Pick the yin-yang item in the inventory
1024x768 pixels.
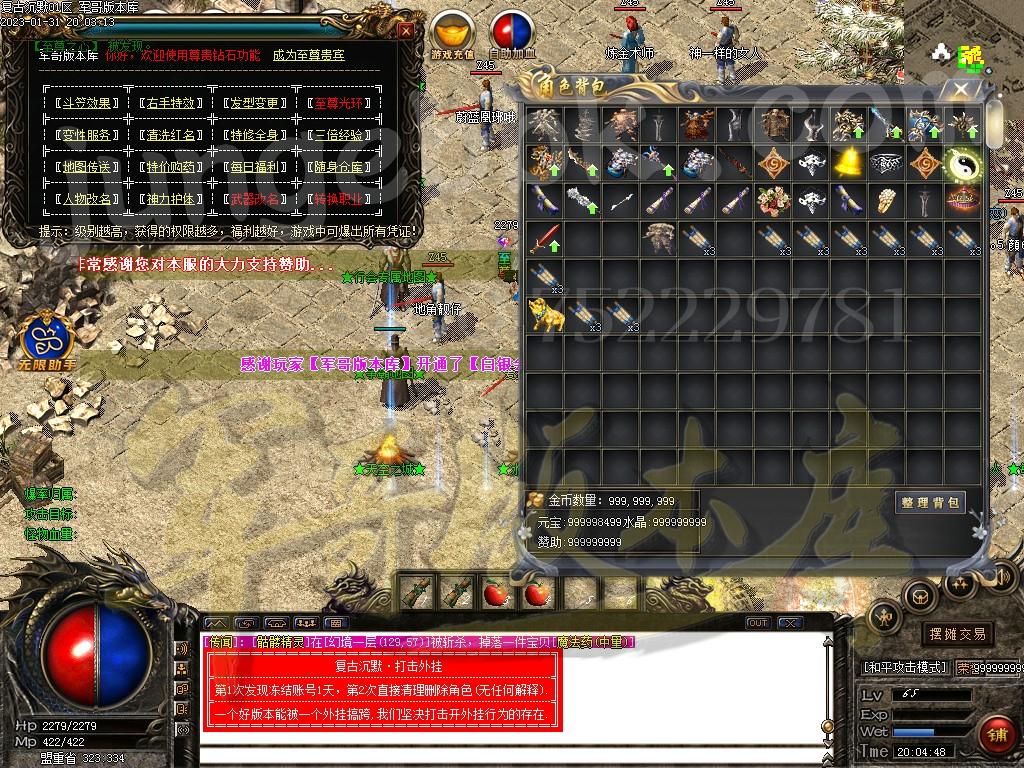coord(965,162)
